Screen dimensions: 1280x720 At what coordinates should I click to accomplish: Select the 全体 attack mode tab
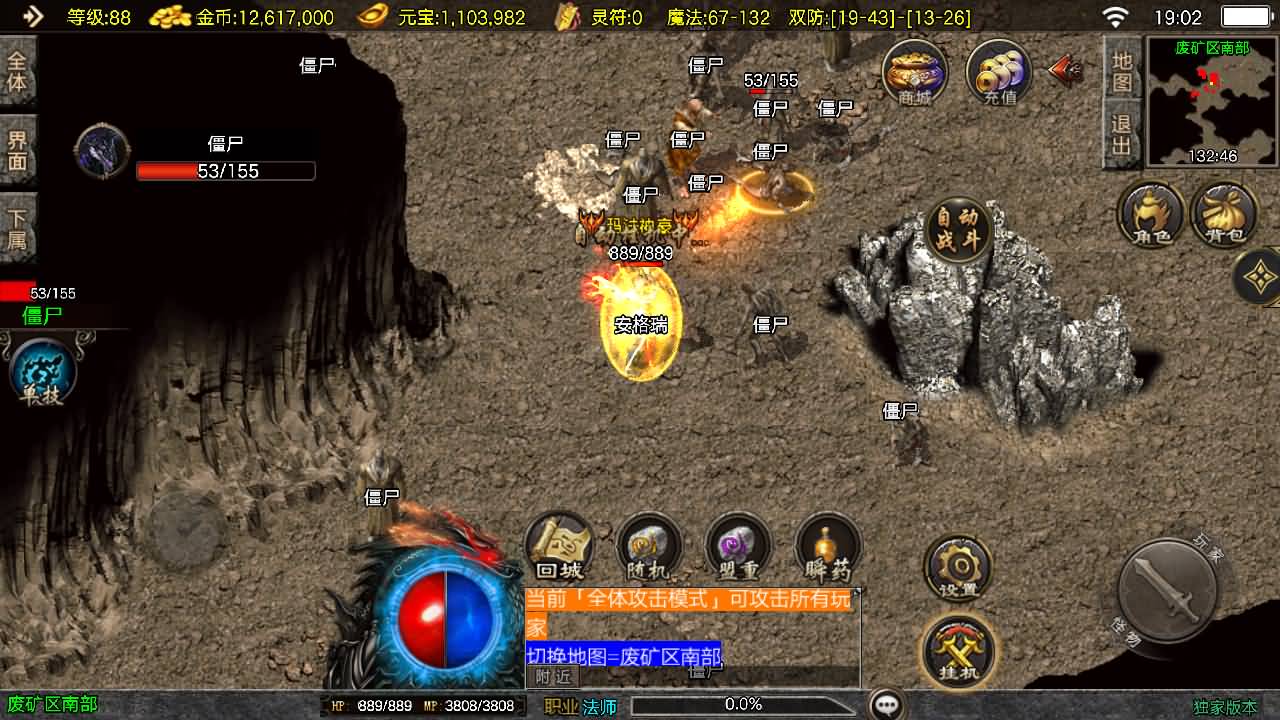[18, 71]
